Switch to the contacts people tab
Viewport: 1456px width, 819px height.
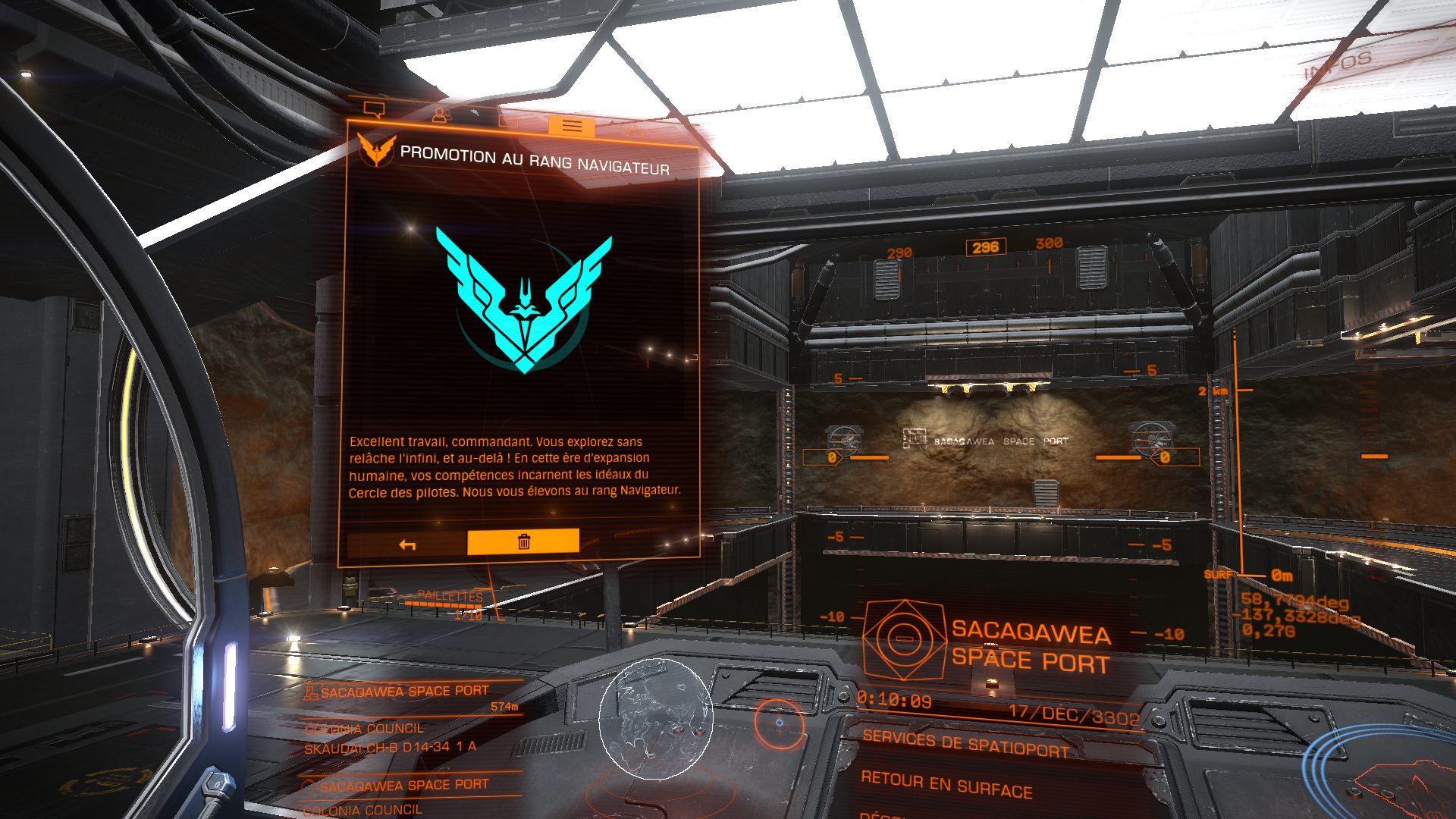[x=441, y=115]
